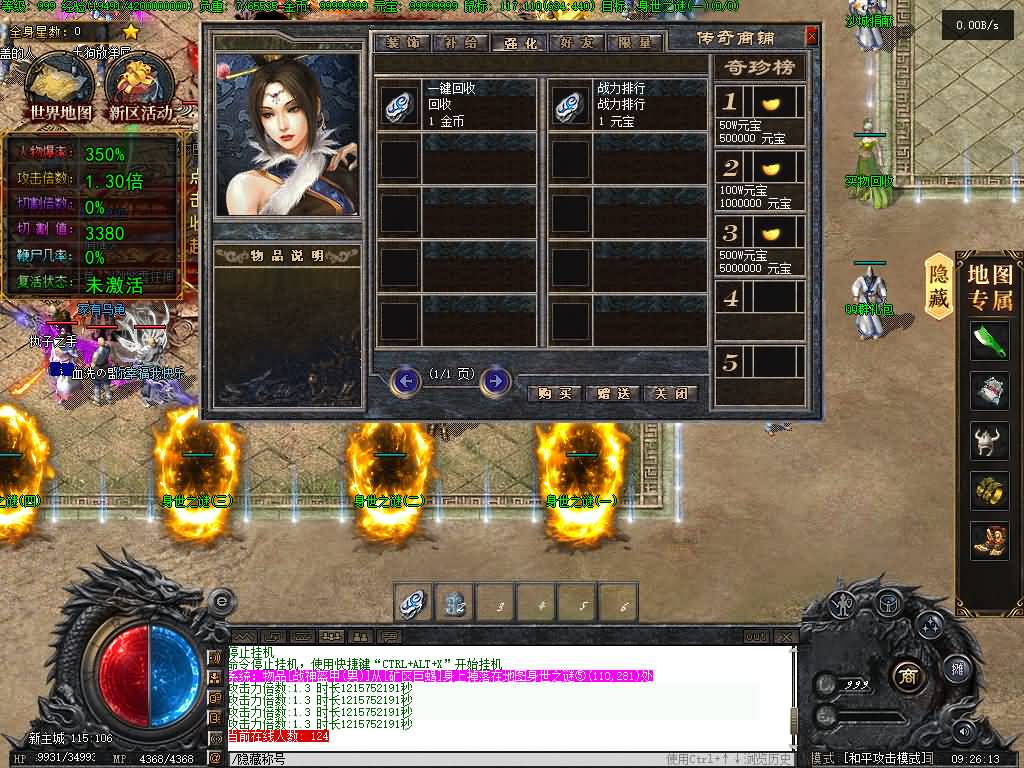Viewport: 1024px width, 768px height.
Task: Go to the previous shop page arrow
Action: (406, 381)
